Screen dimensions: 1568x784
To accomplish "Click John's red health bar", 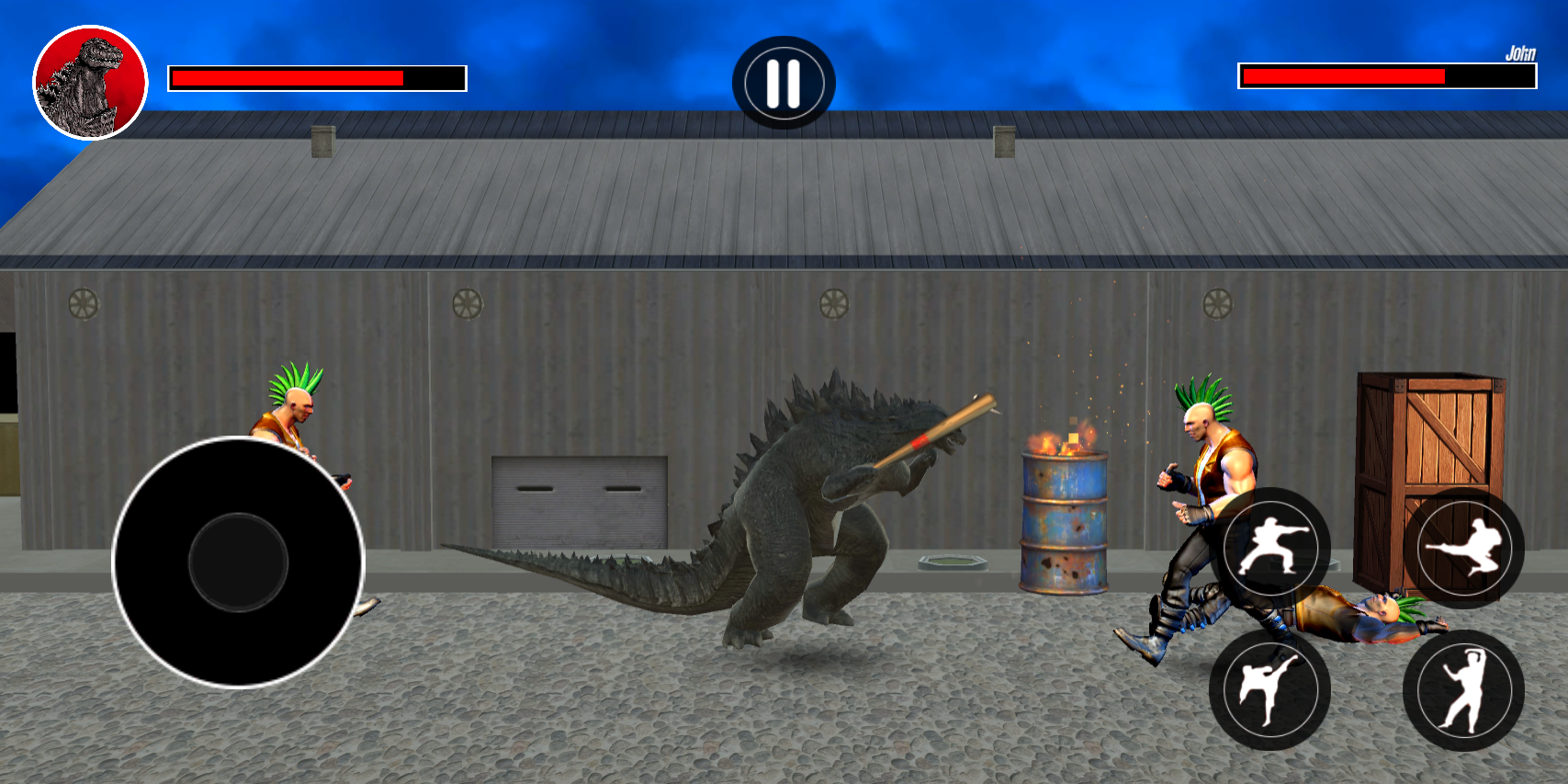I will 1341,74.
